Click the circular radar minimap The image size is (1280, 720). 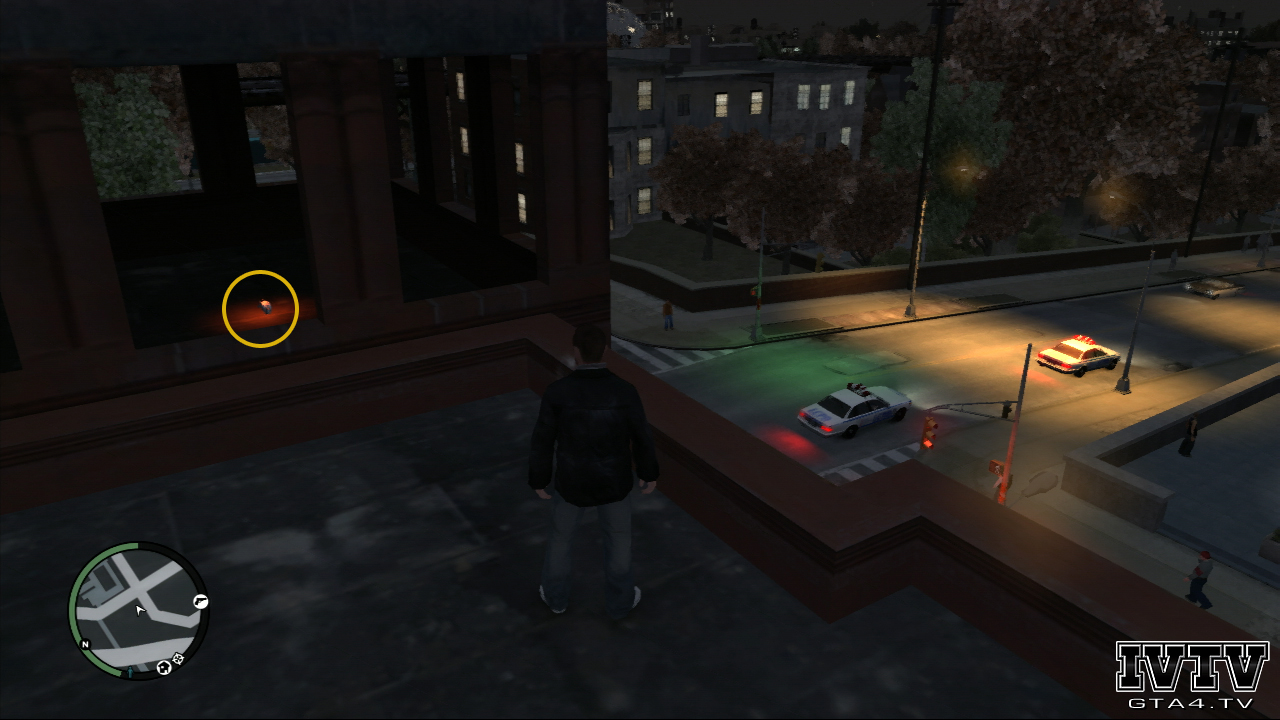click(x=137, y=610)
